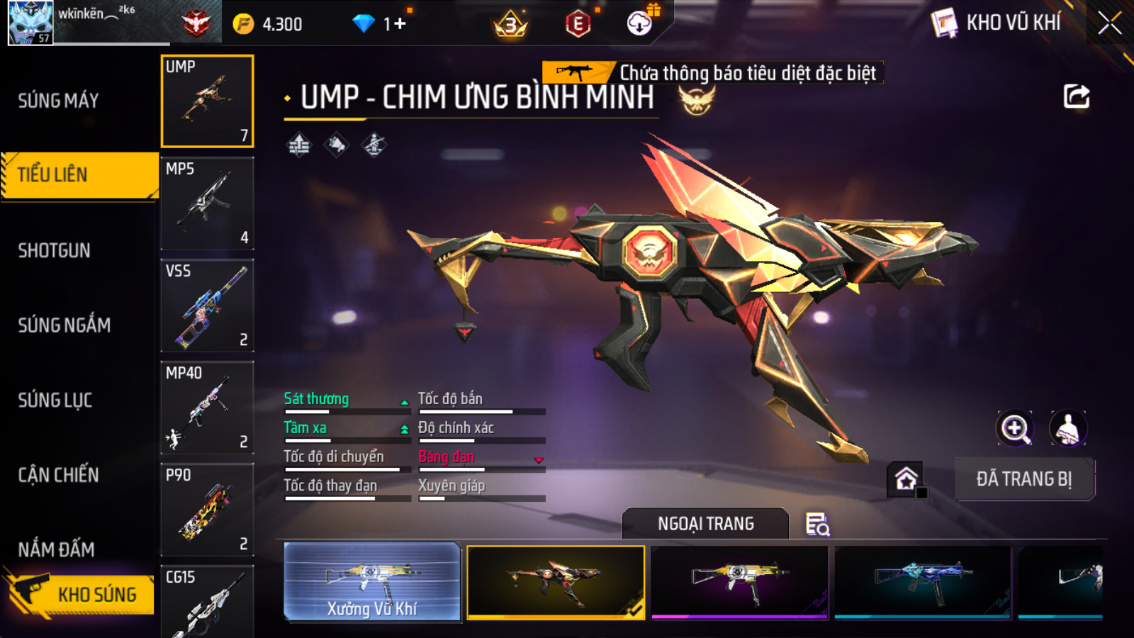
Task: Choose the blue UMP skin thumbnail
Action: 922,582
